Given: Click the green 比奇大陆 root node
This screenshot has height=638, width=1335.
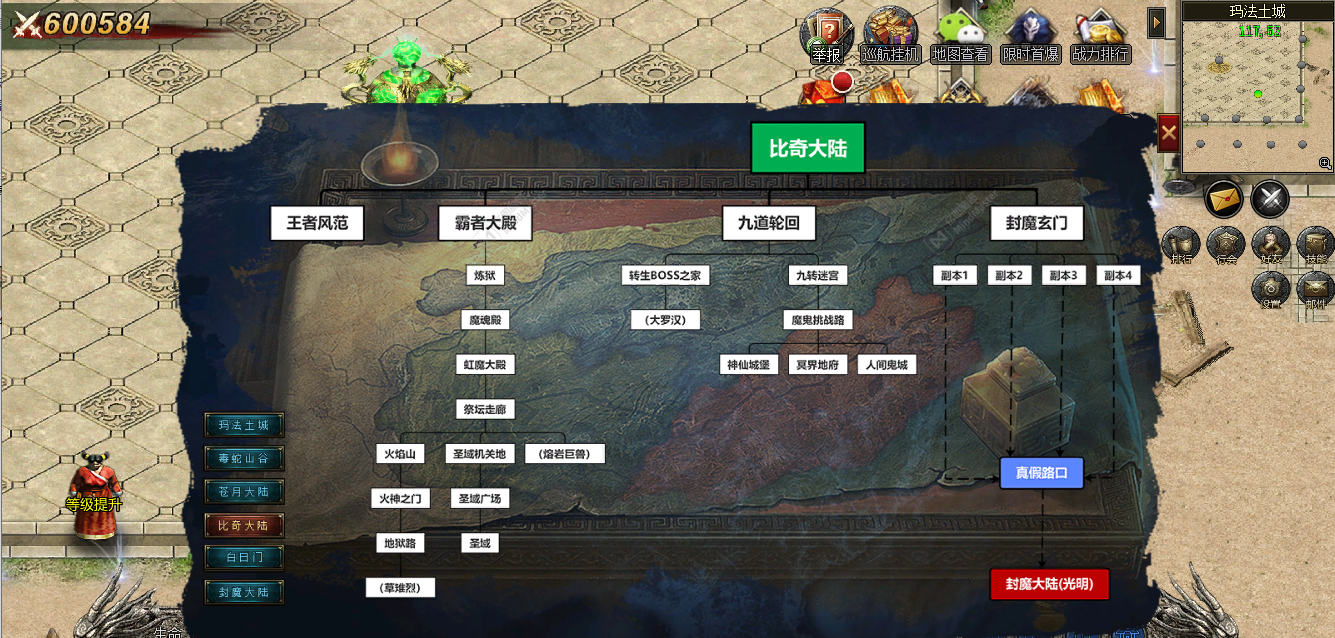Looking at the screenshot, I should (807, 149).
